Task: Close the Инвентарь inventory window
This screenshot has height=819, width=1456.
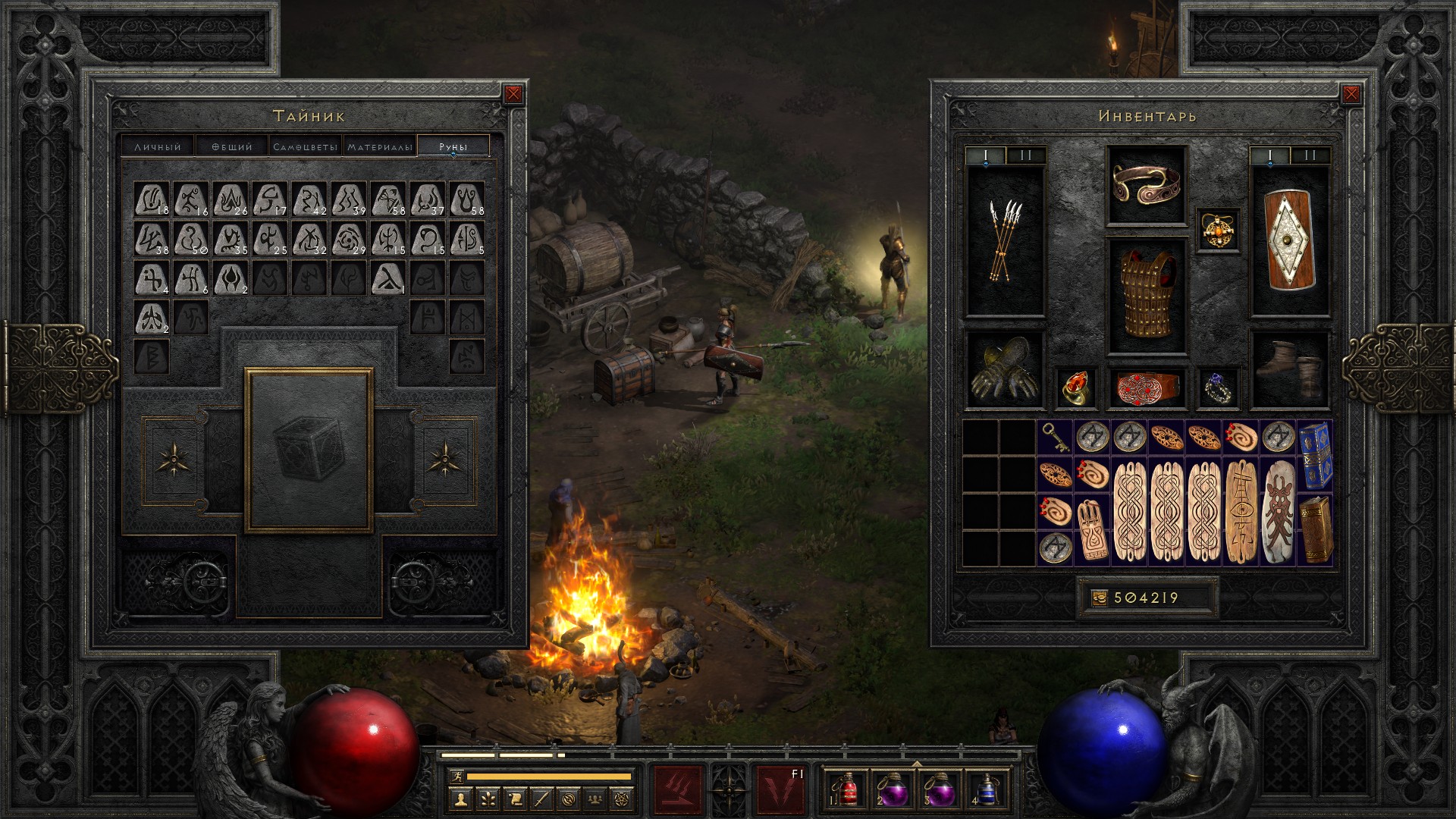Action: pyautogui.click(x=1351, y=94)
